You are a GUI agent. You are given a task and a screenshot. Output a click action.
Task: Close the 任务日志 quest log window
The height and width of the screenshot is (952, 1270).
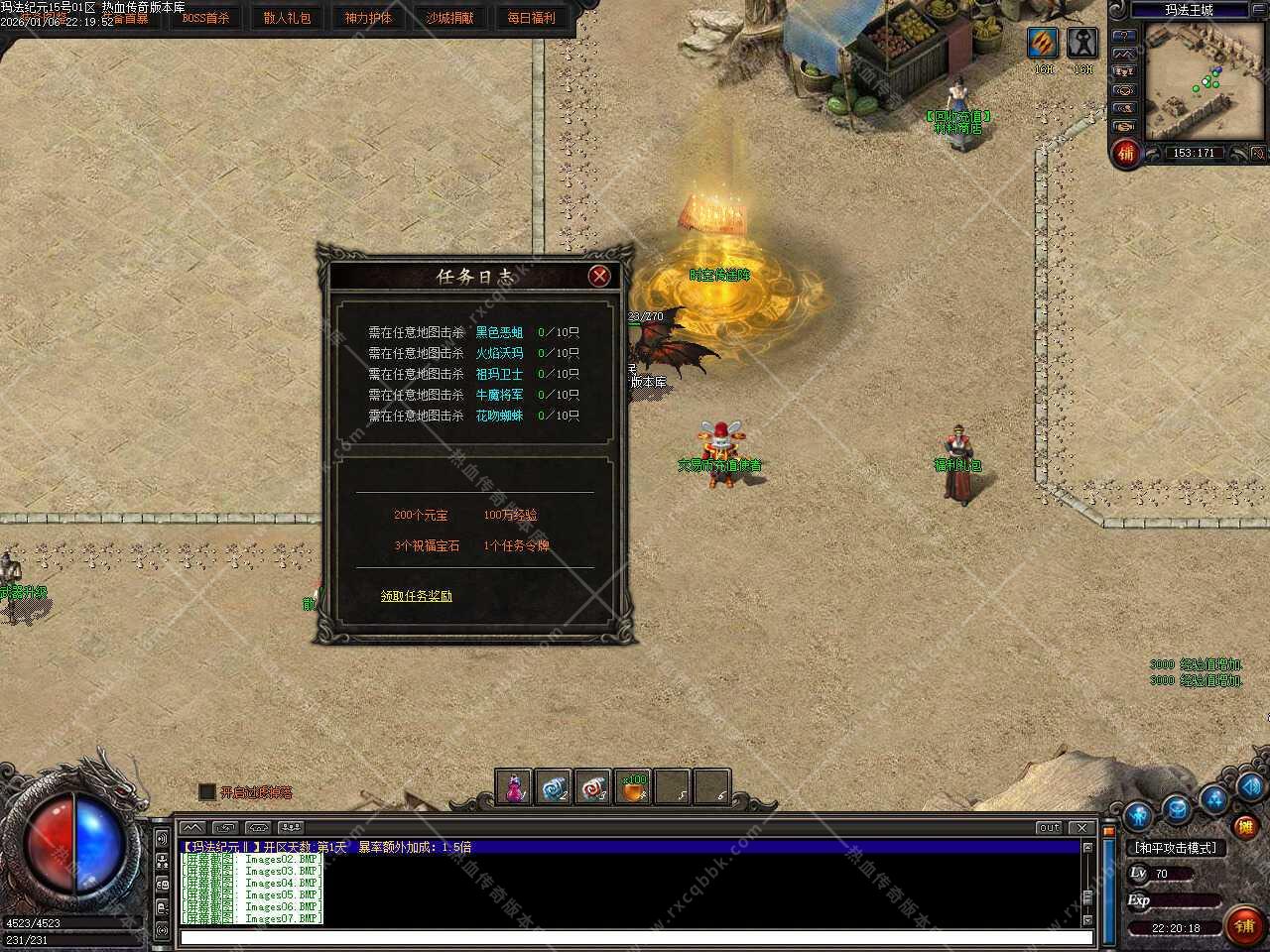598,276
